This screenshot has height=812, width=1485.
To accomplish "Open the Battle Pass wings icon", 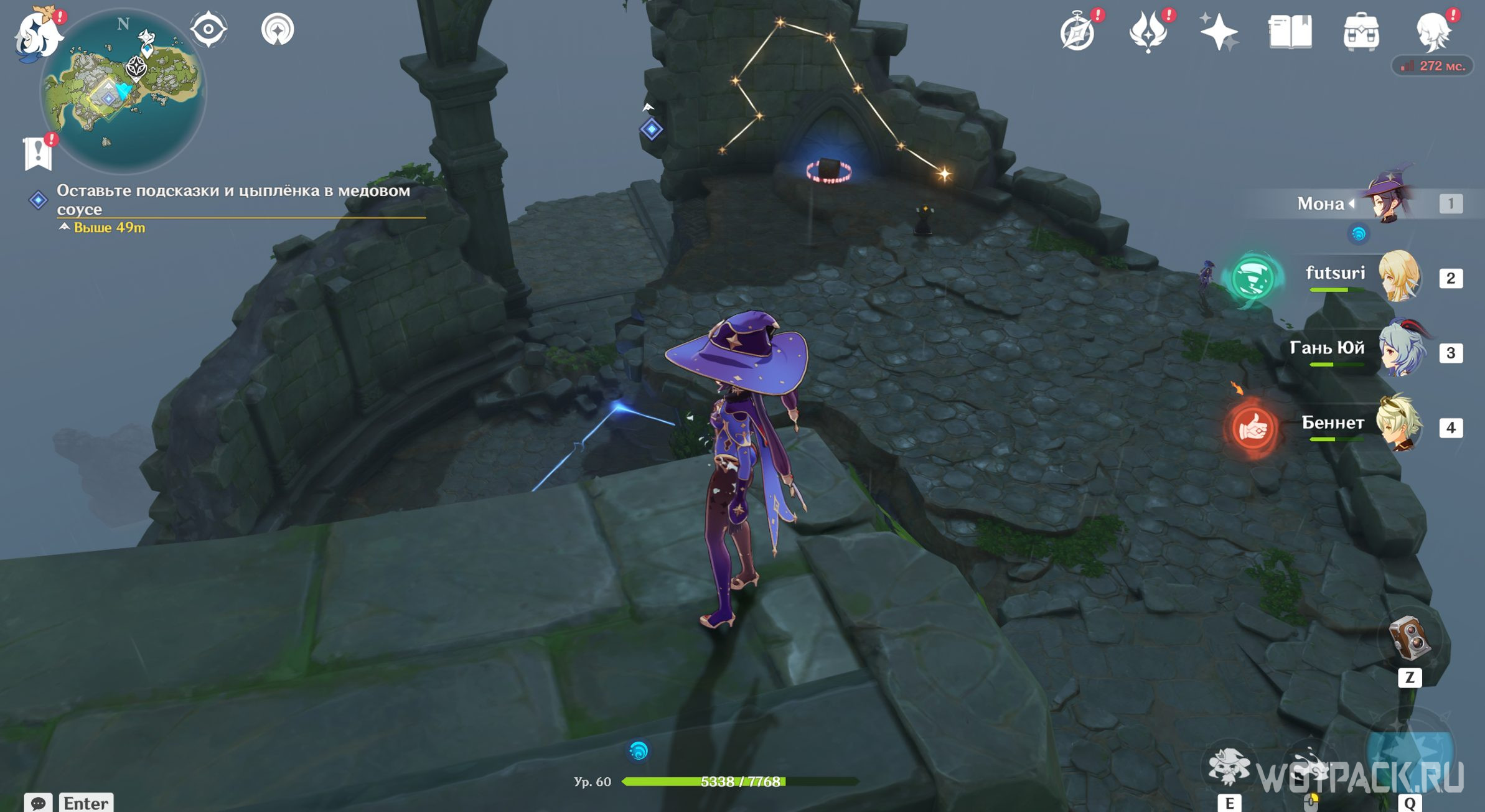I will click(x=1148, y=32).
